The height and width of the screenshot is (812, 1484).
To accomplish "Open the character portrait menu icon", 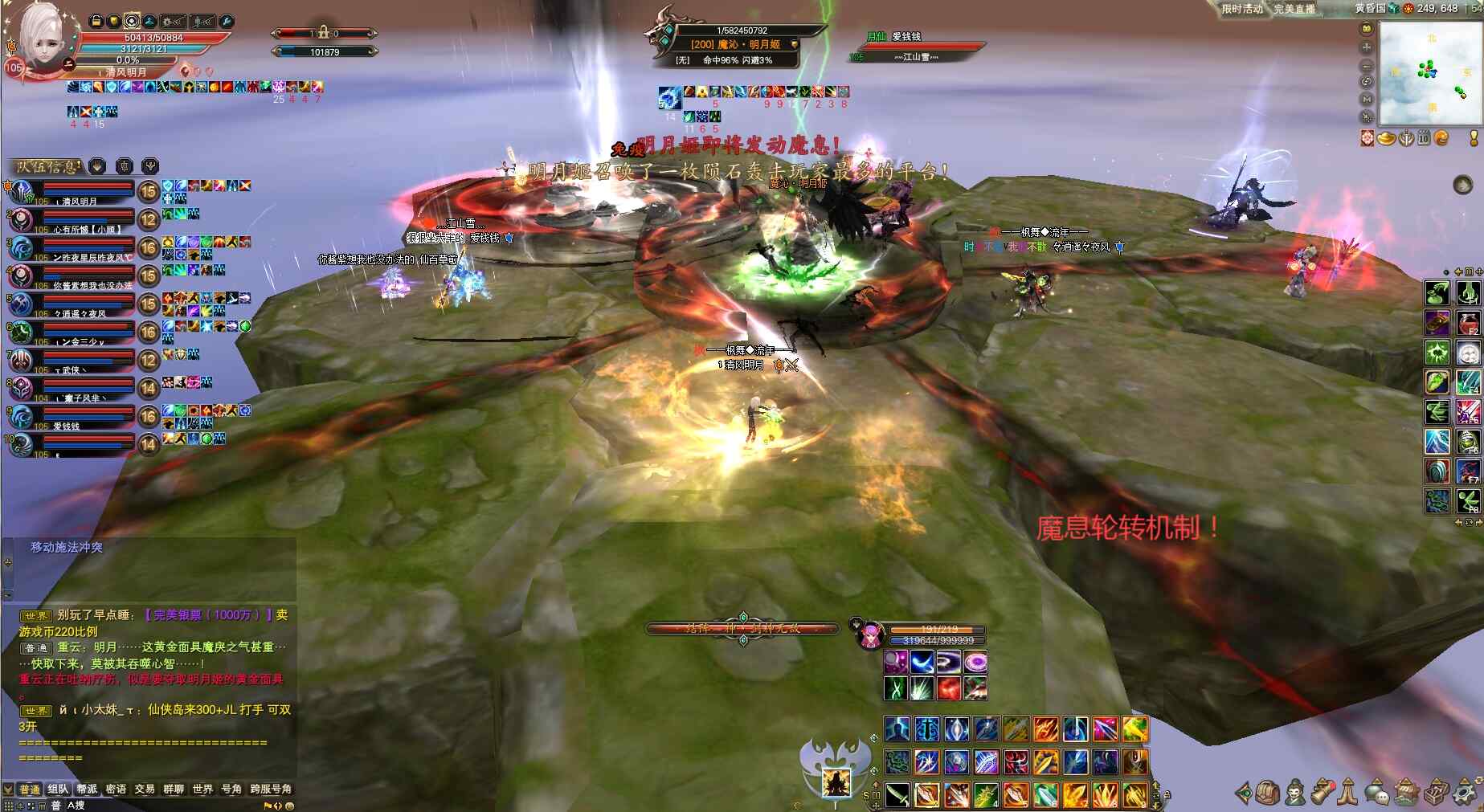I will click(1295, 793).
